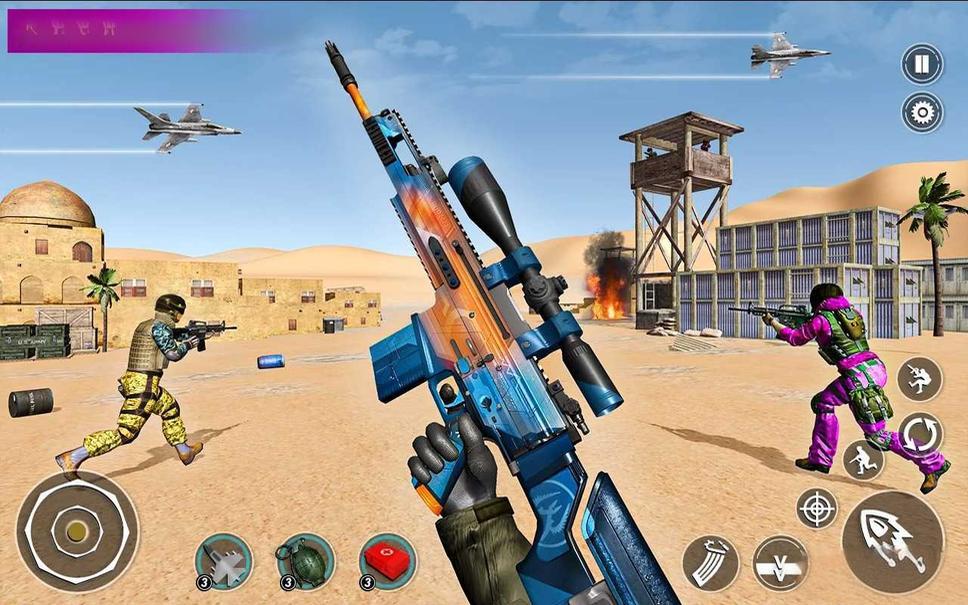
Task: Pause the game with the pause button
Action: pos(922,64)
